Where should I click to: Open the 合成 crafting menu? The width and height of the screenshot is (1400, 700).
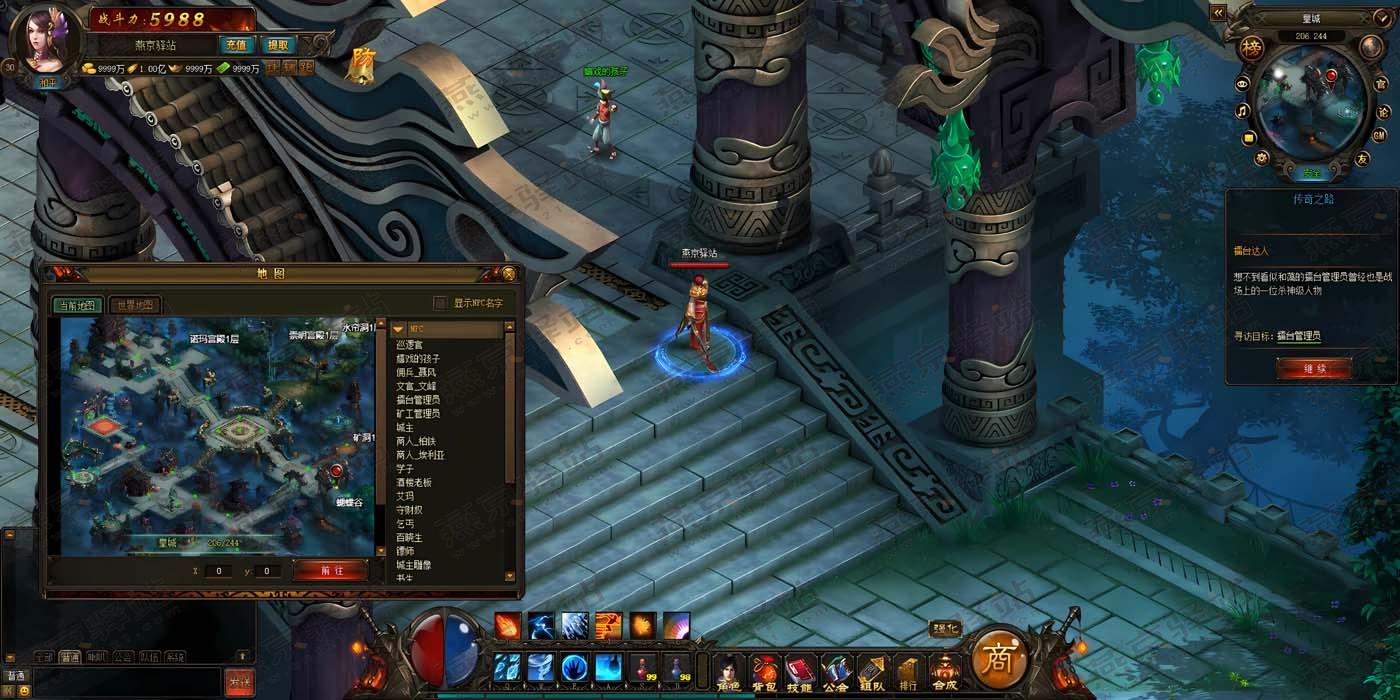[x=944, y=670]
